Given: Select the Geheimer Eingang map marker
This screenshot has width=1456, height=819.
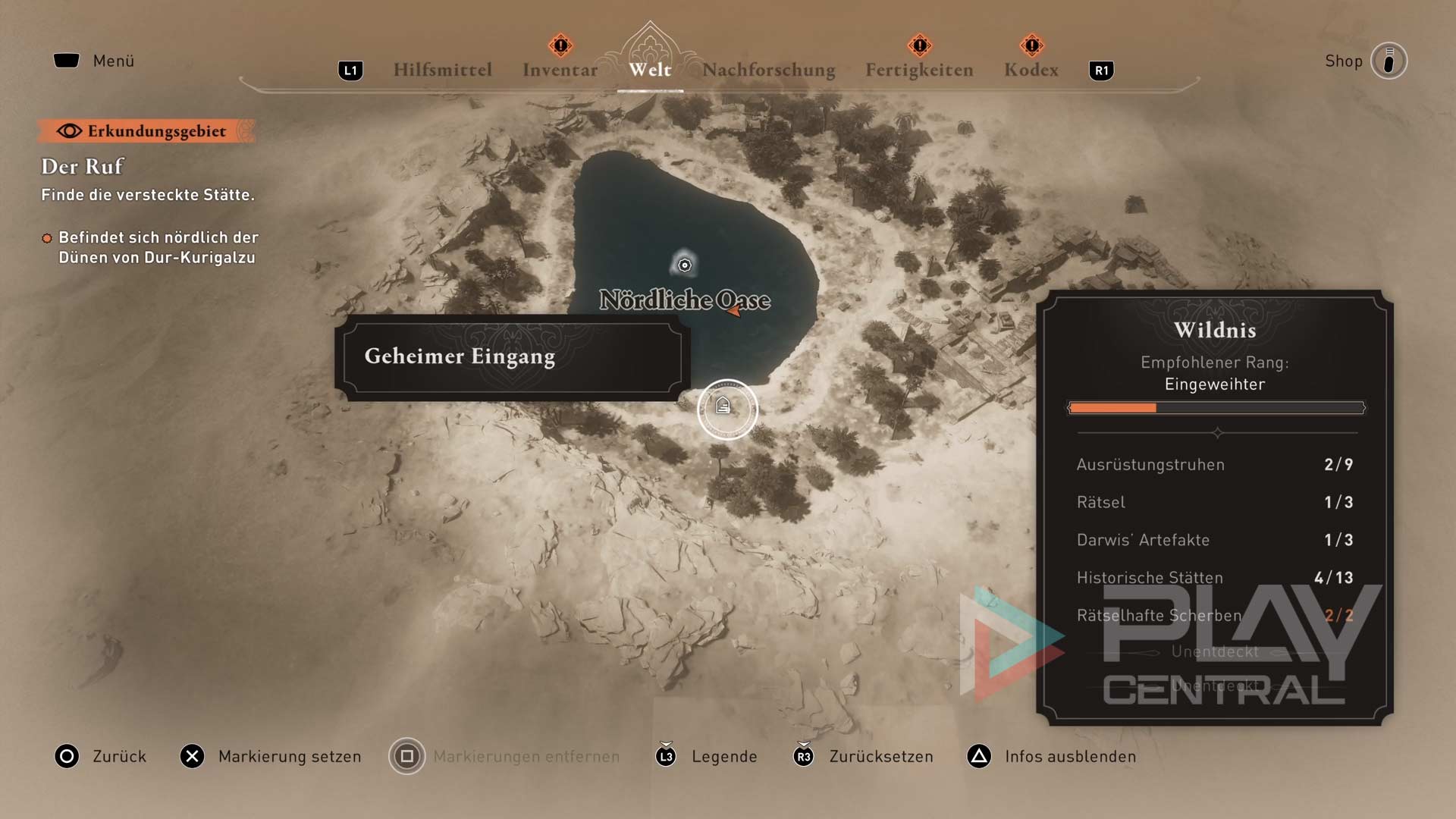Looking at the screenshot, I should click(x=726, y=409).
